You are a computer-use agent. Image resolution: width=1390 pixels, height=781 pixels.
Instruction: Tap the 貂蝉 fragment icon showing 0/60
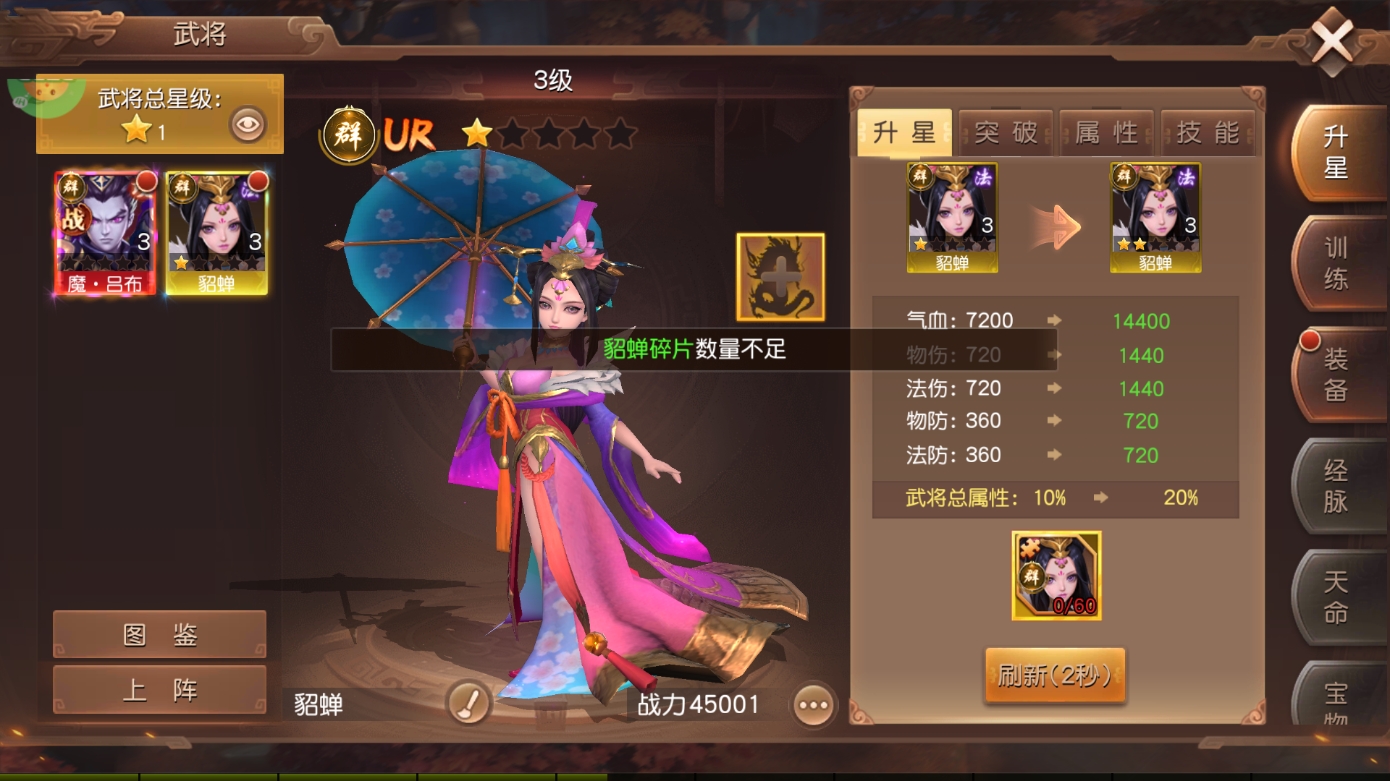(x=1056, y=575)
